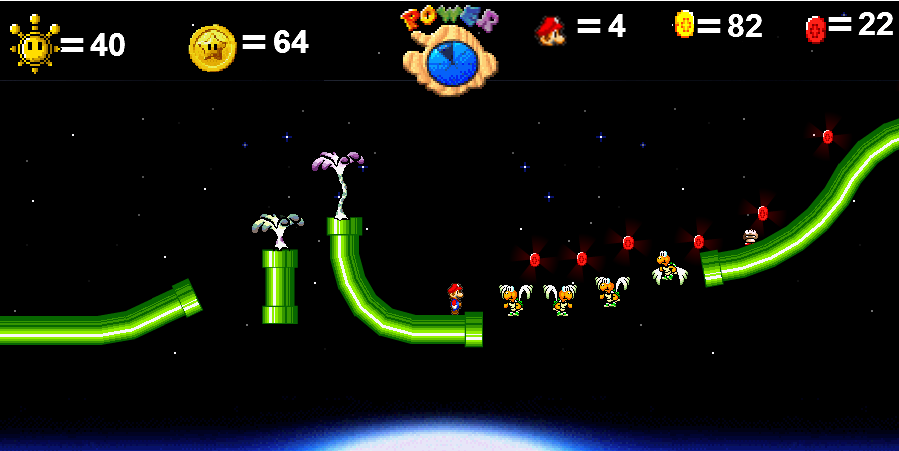Click the yellow coin counter icon
Screen dimensions: 899x451
point(684,24)
